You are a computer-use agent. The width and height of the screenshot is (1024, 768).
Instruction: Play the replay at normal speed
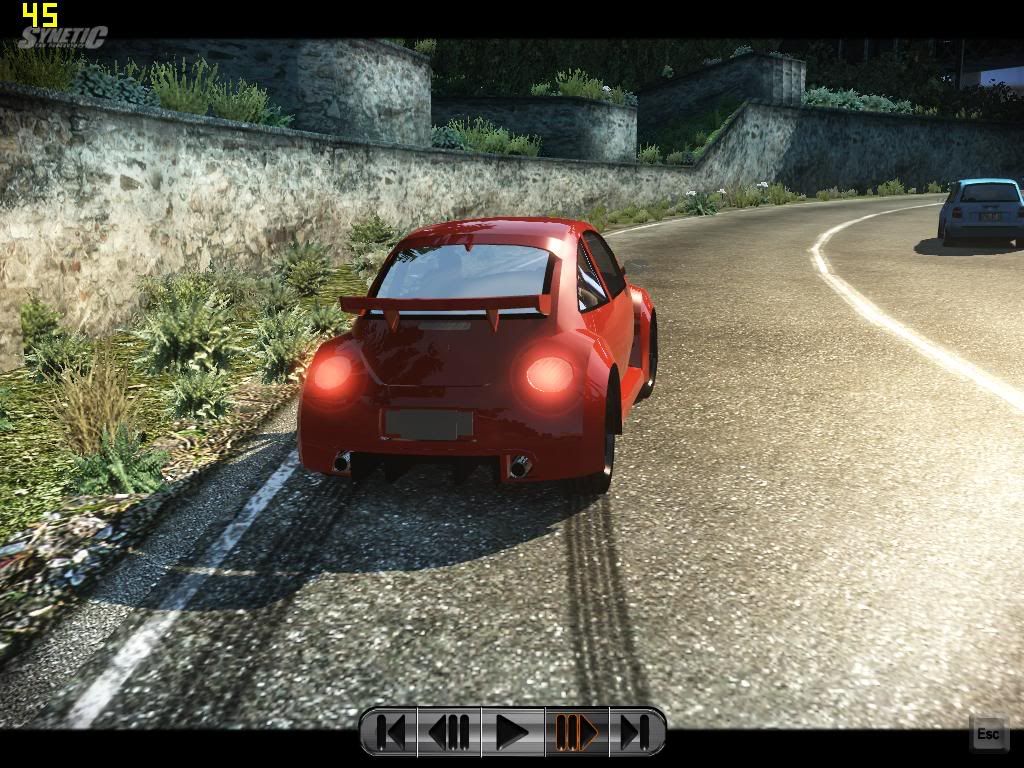[512, 732]
